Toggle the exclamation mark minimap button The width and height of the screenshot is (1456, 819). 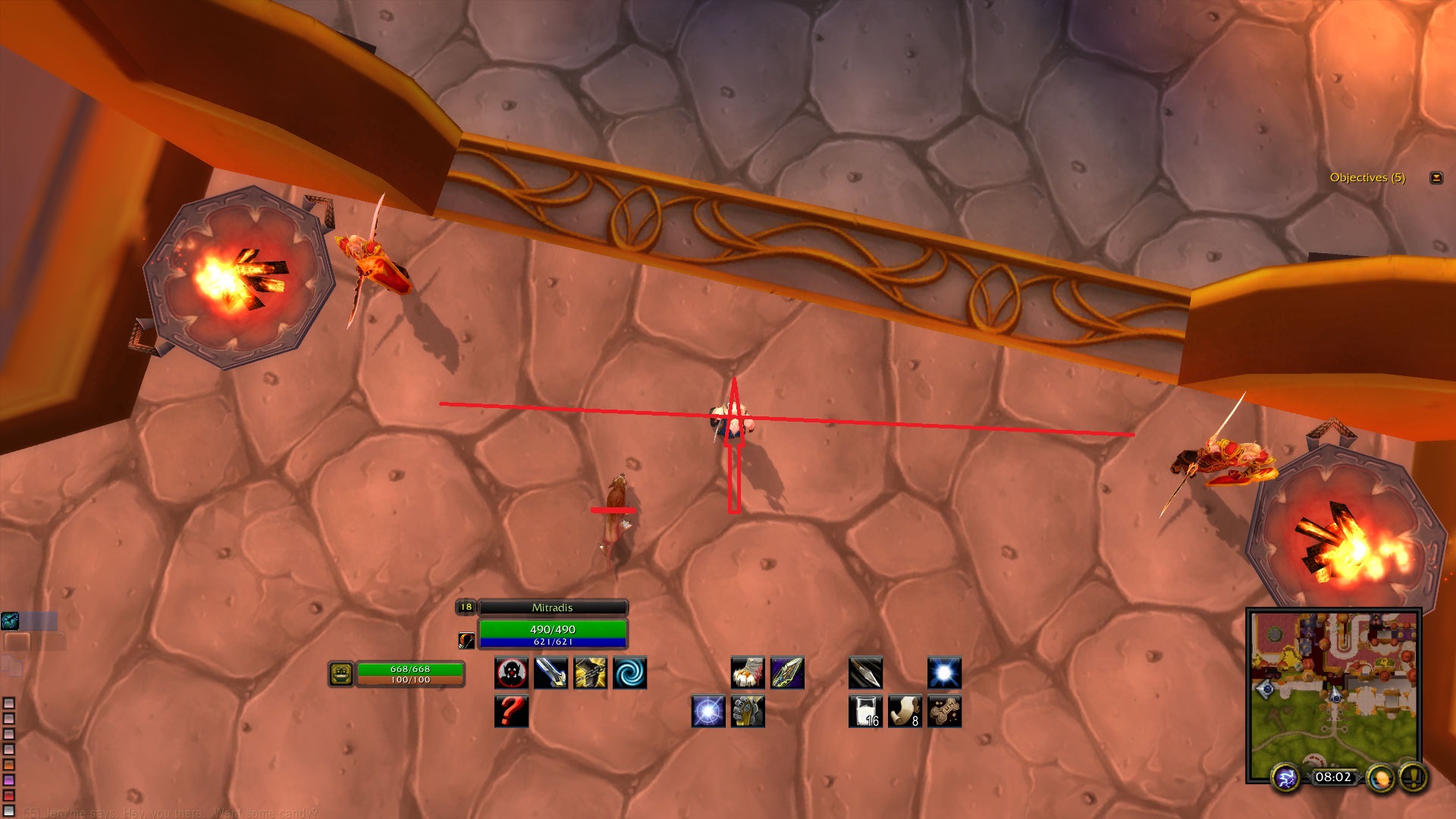click(1413, 777)
